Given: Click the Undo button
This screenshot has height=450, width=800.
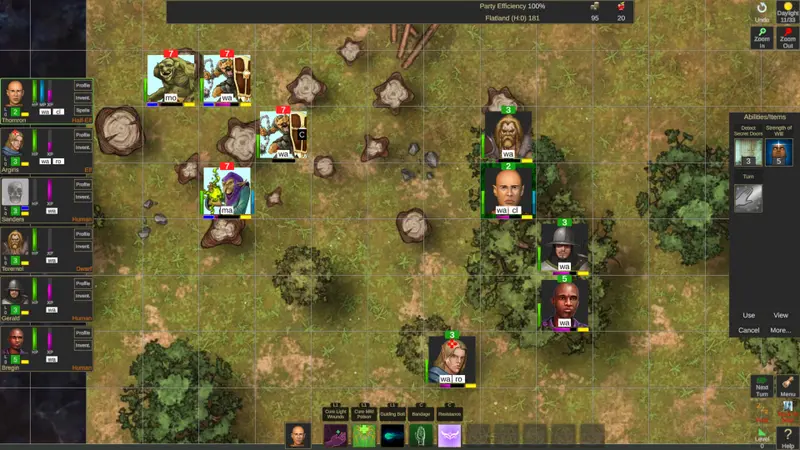Looking at the screenshot, I should coord(762,12).
